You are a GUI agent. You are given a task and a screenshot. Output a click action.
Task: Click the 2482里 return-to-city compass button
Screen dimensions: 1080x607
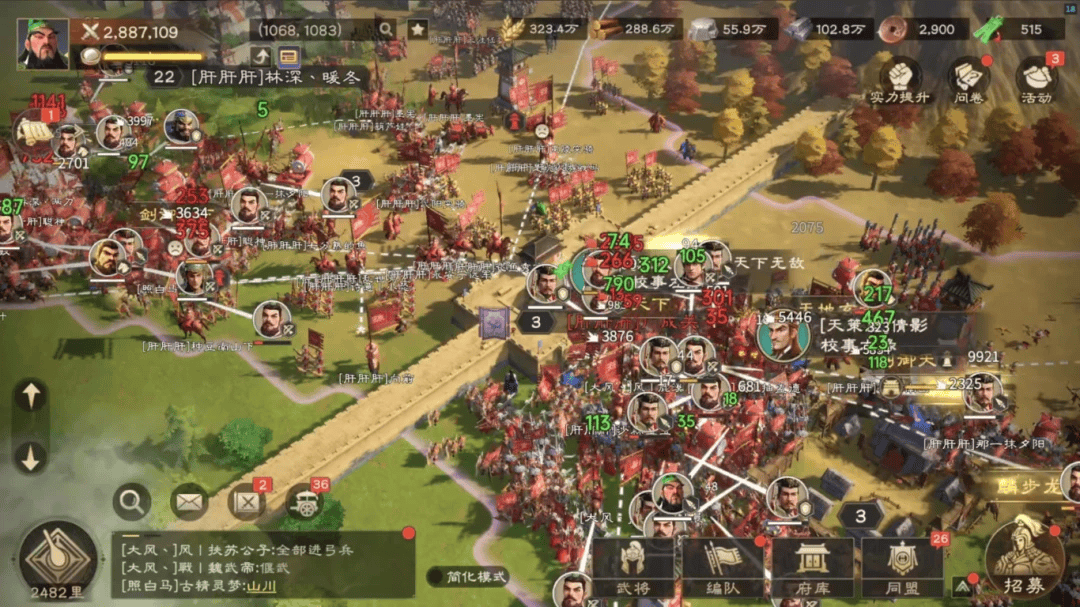coord(58,560)
